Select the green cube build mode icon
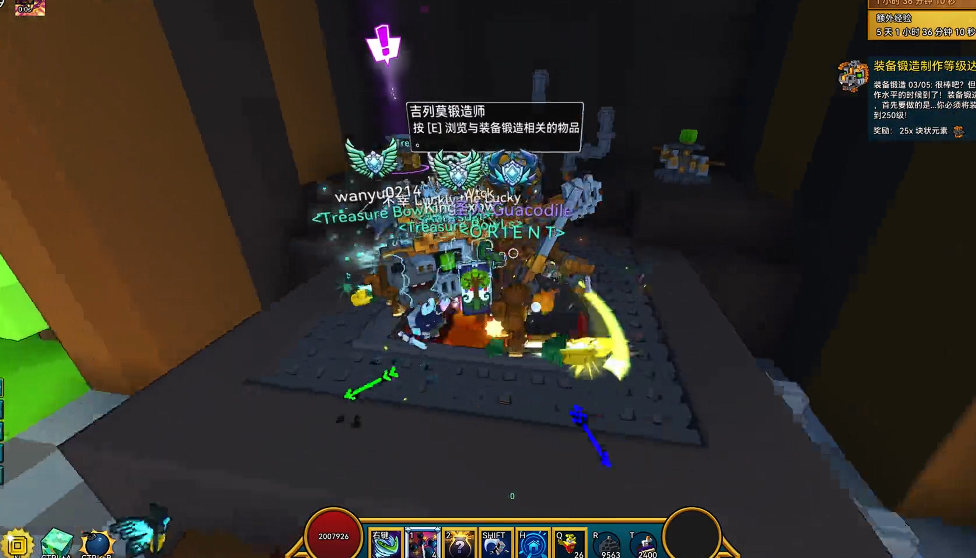The width and height of the screenshot is (976, 558). [56, 543]
